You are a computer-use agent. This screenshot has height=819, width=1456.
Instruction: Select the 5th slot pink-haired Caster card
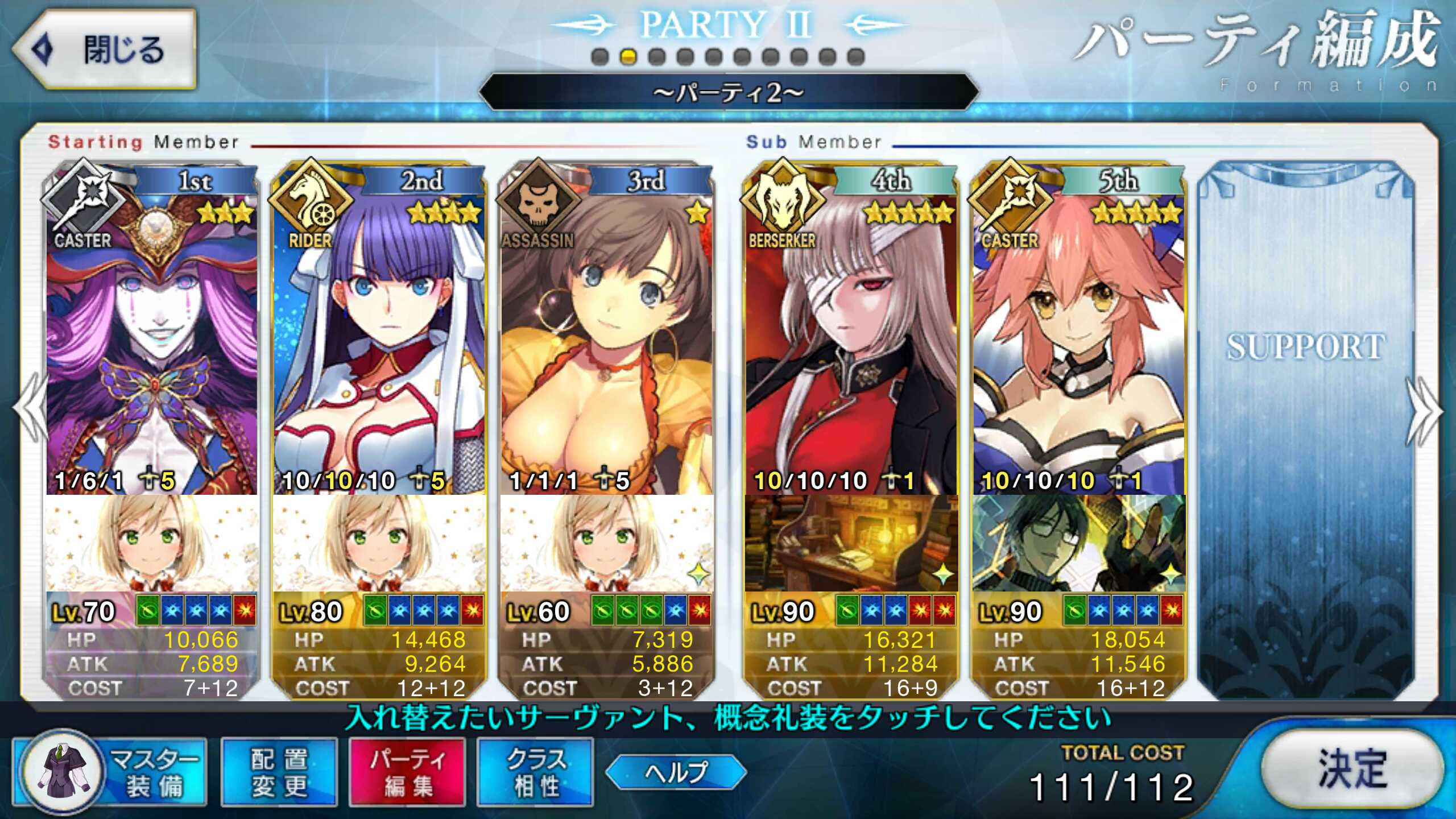pos(1078,341)
